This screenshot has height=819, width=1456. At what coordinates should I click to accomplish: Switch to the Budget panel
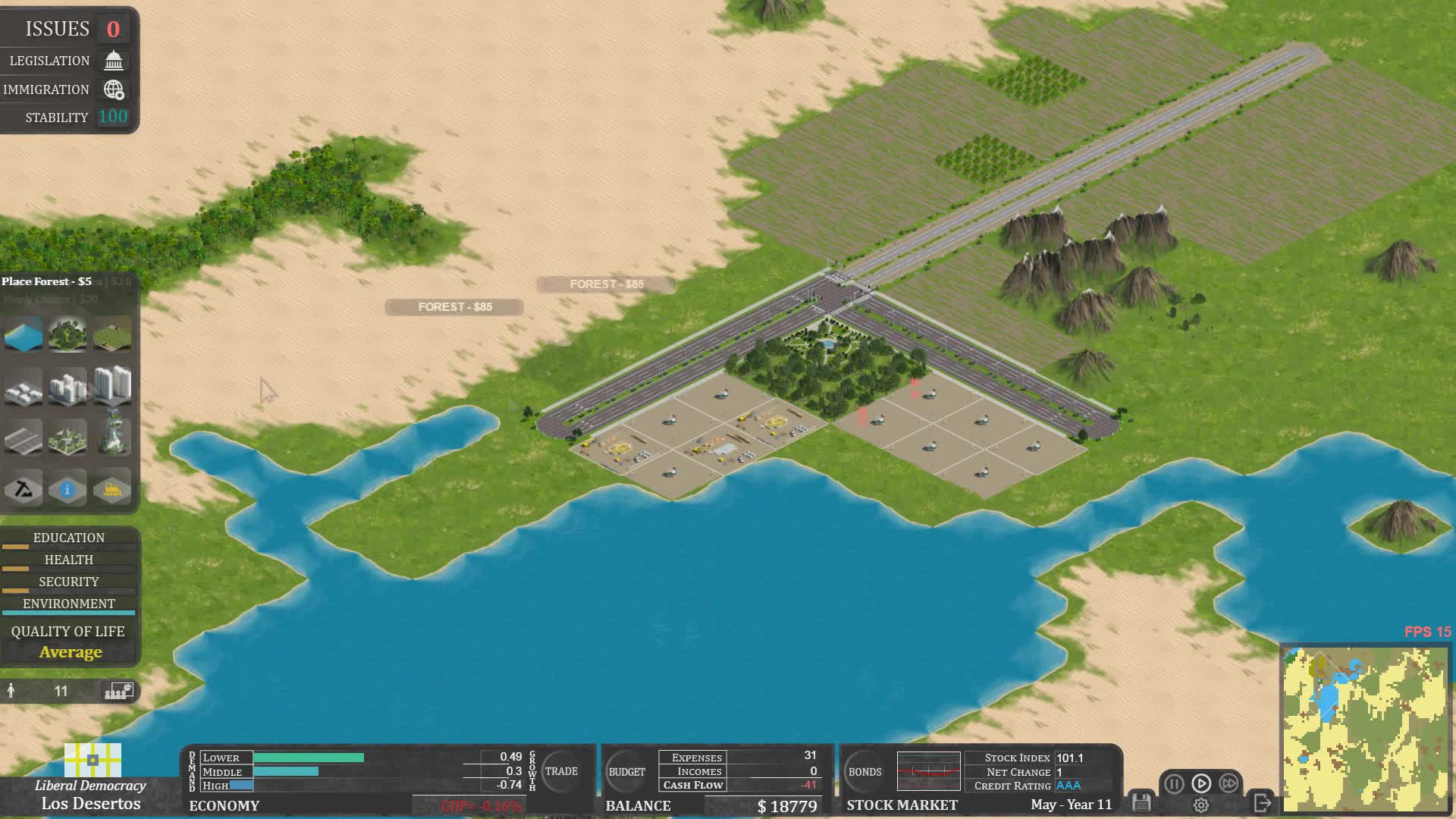tap(626, 771)
